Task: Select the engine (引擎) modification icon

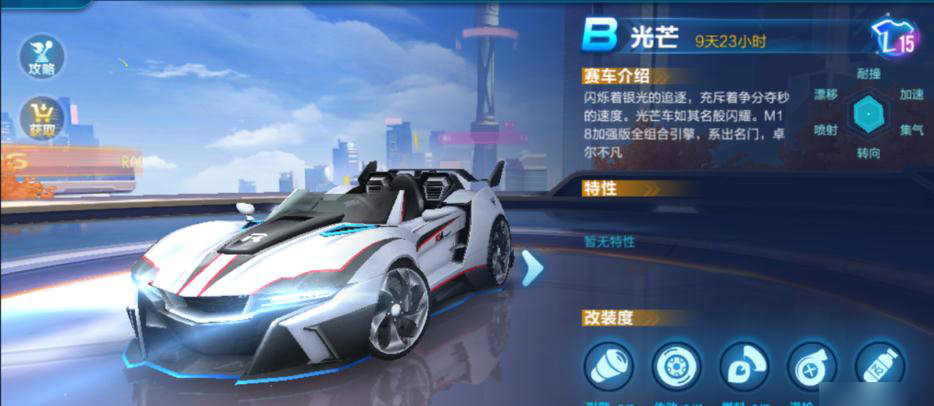Action: click(x=608, y=365)
